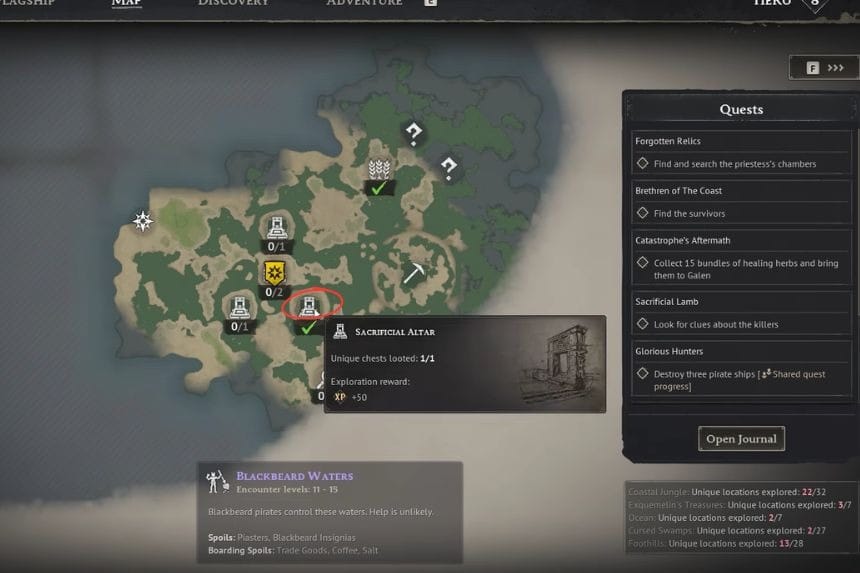Click the red-circled Sacrificial Altar marker

[307, 304]
